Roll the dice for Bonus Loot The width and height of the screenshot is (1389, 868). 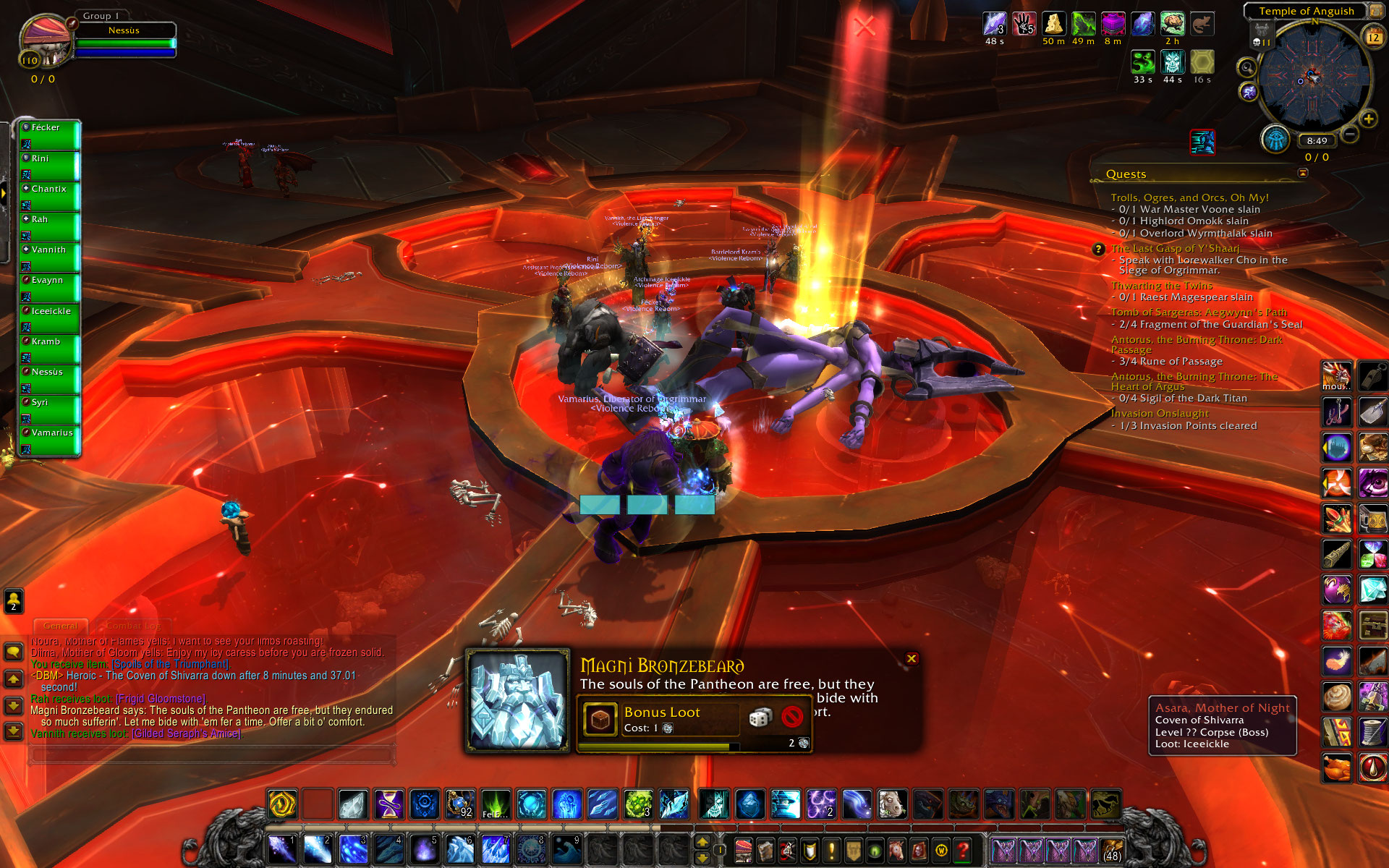click(x=760, y=717)
